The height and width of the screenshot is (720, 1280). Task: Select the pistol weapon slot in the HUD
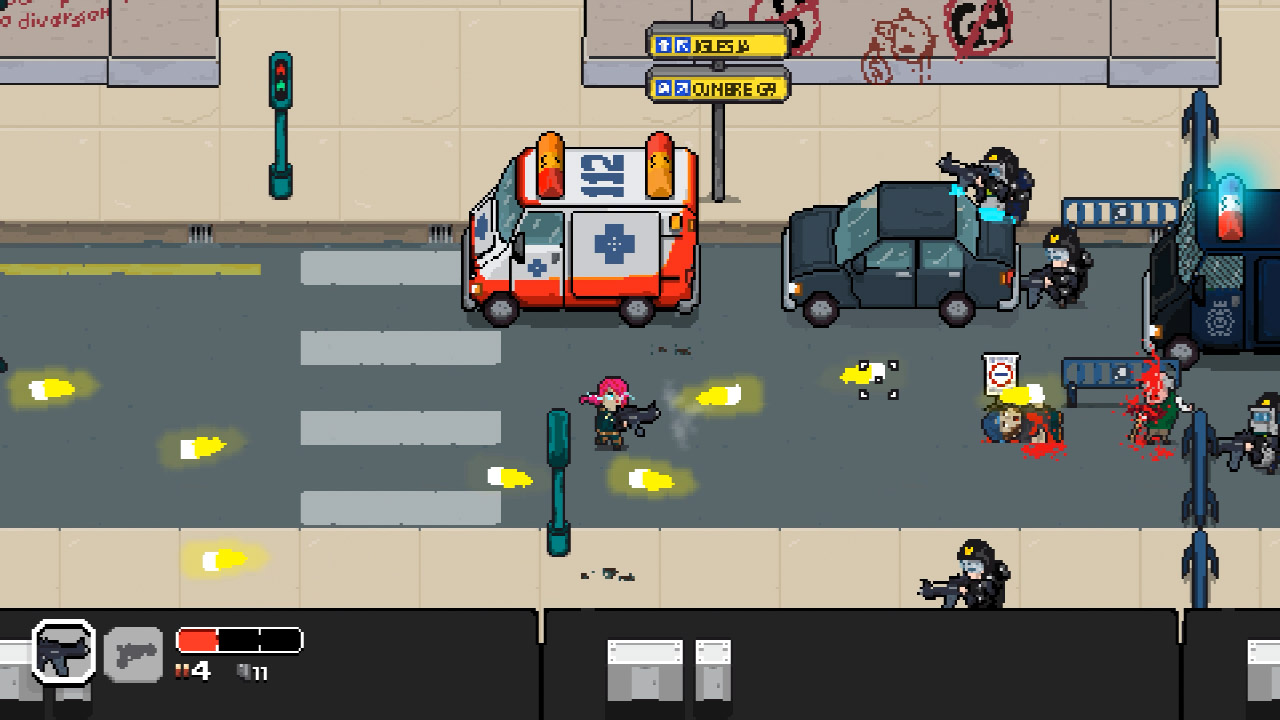point(133,655)
